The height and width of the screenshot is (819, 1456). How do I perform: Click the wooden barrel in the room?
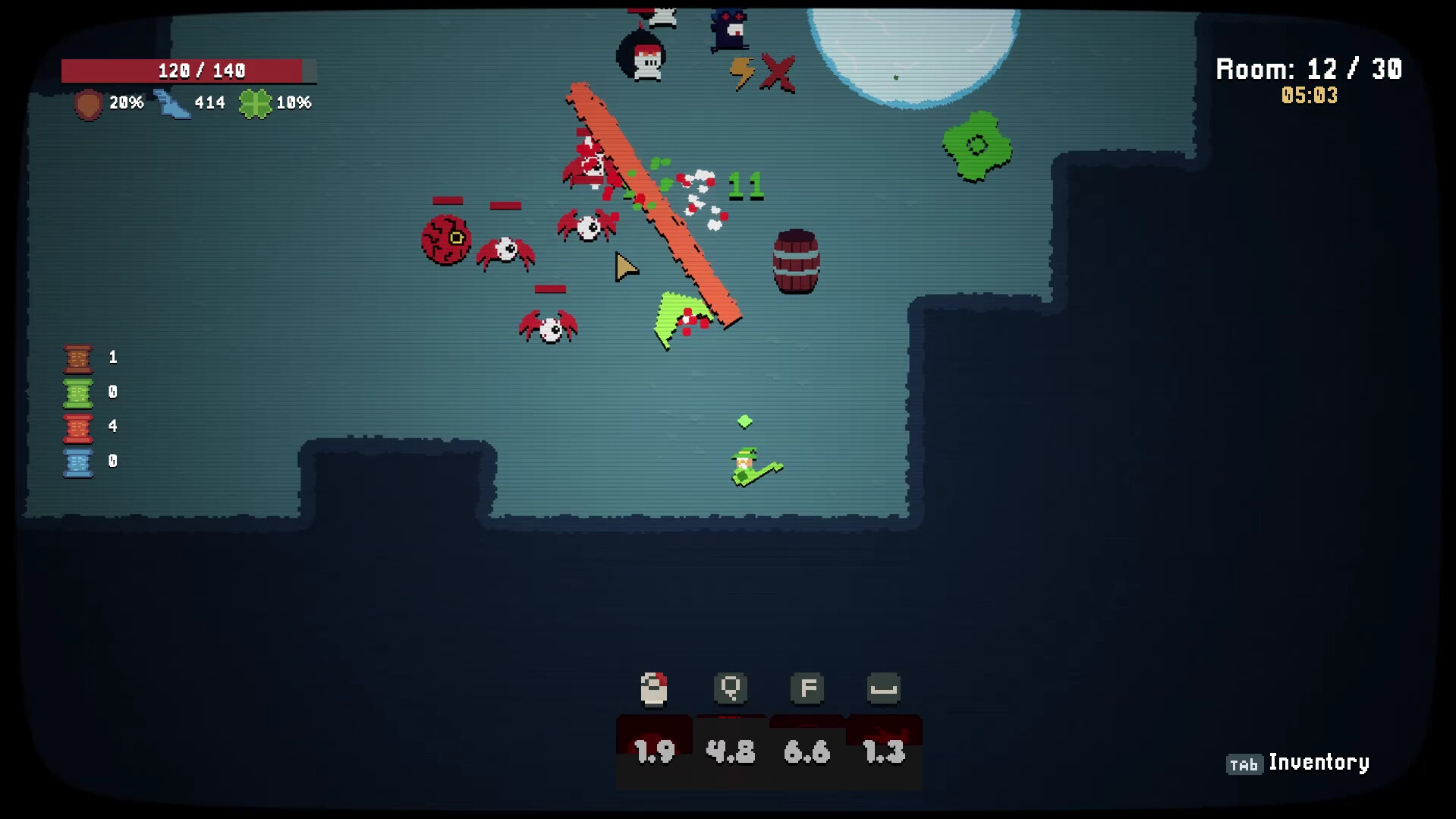point(797,260)
